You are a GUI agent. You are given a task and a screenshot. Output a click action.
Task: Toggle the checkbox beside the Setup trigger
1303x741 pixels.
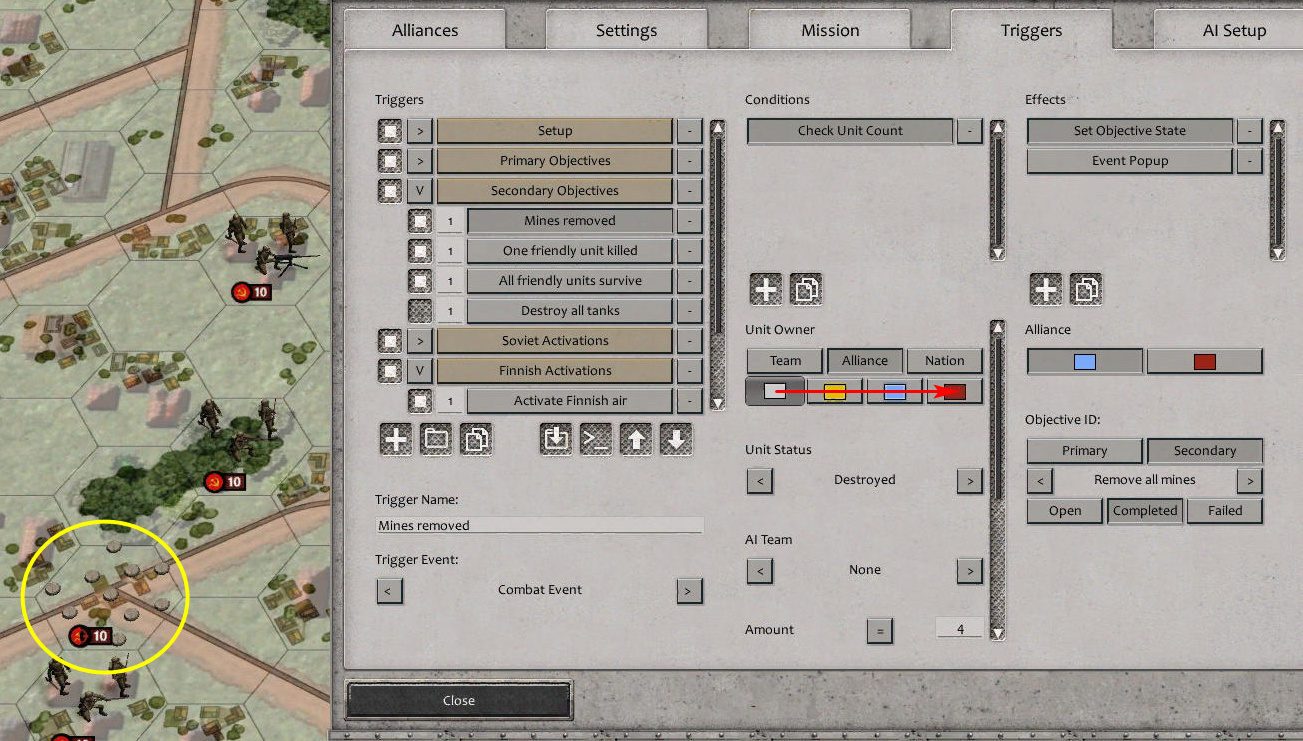pos(390,130)
